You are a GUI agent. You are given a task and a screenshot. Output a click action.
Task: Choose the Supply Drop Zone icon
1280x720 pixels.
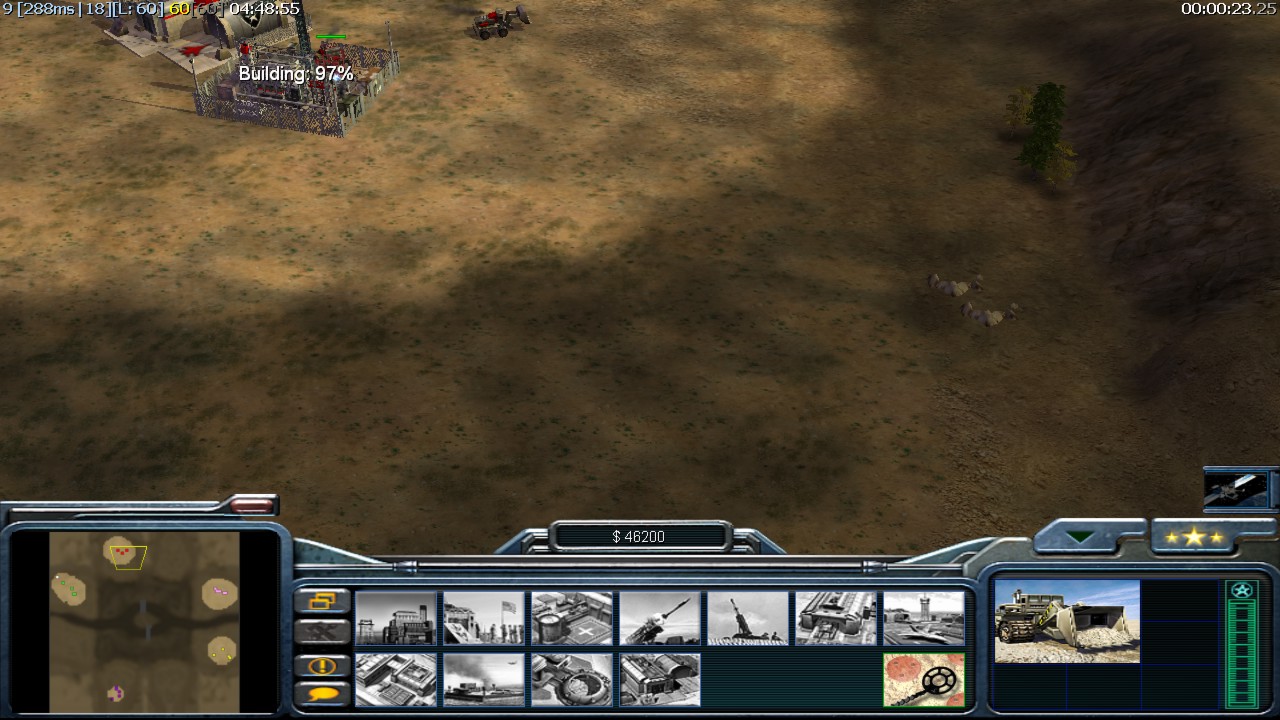coord(484,680)
